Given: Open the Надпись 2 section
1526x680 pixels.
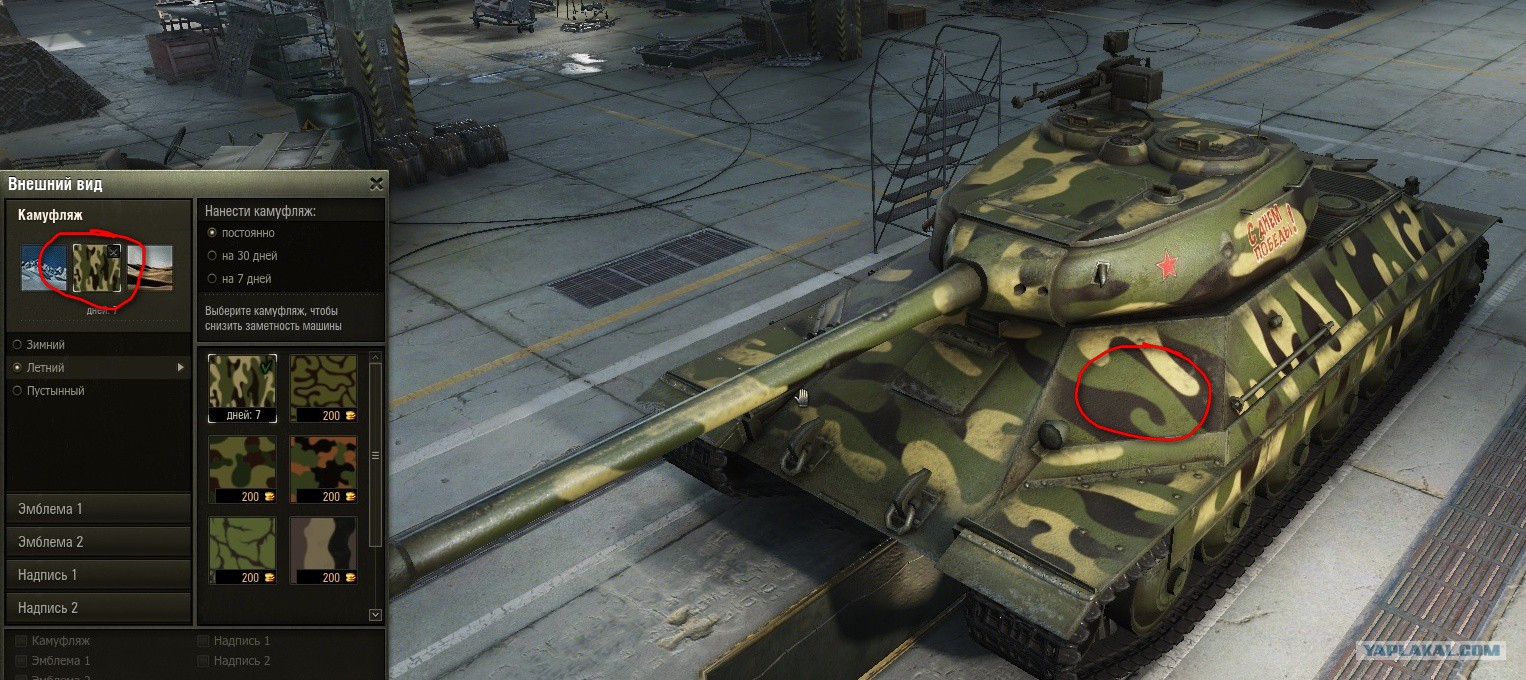Looking at the screenshot, I should coord(97,608).
